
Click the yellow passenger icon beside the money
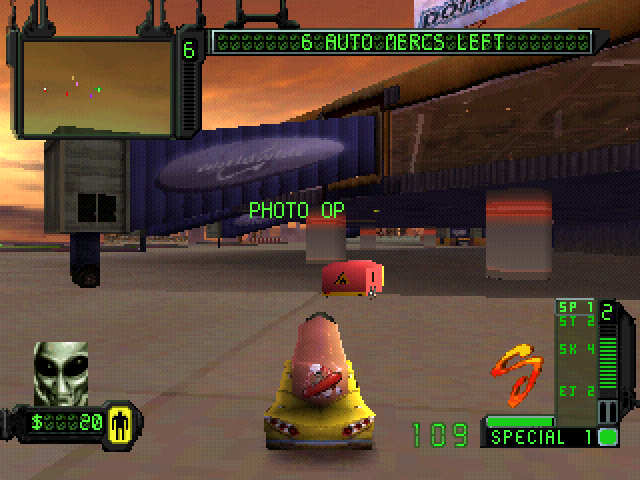point(123,422)
